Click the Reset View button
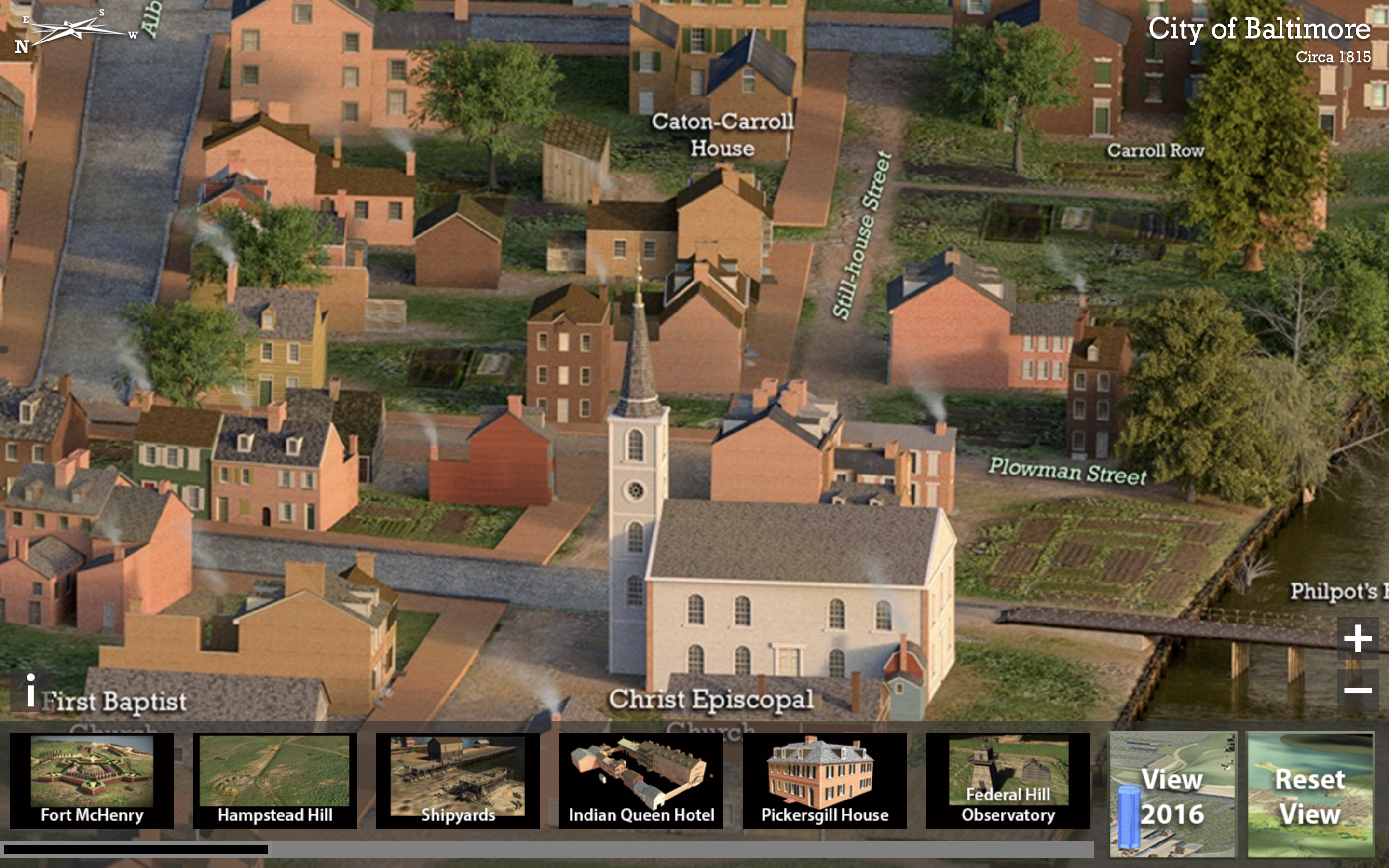This screenshot has height=868, width=1389. 1310,795
